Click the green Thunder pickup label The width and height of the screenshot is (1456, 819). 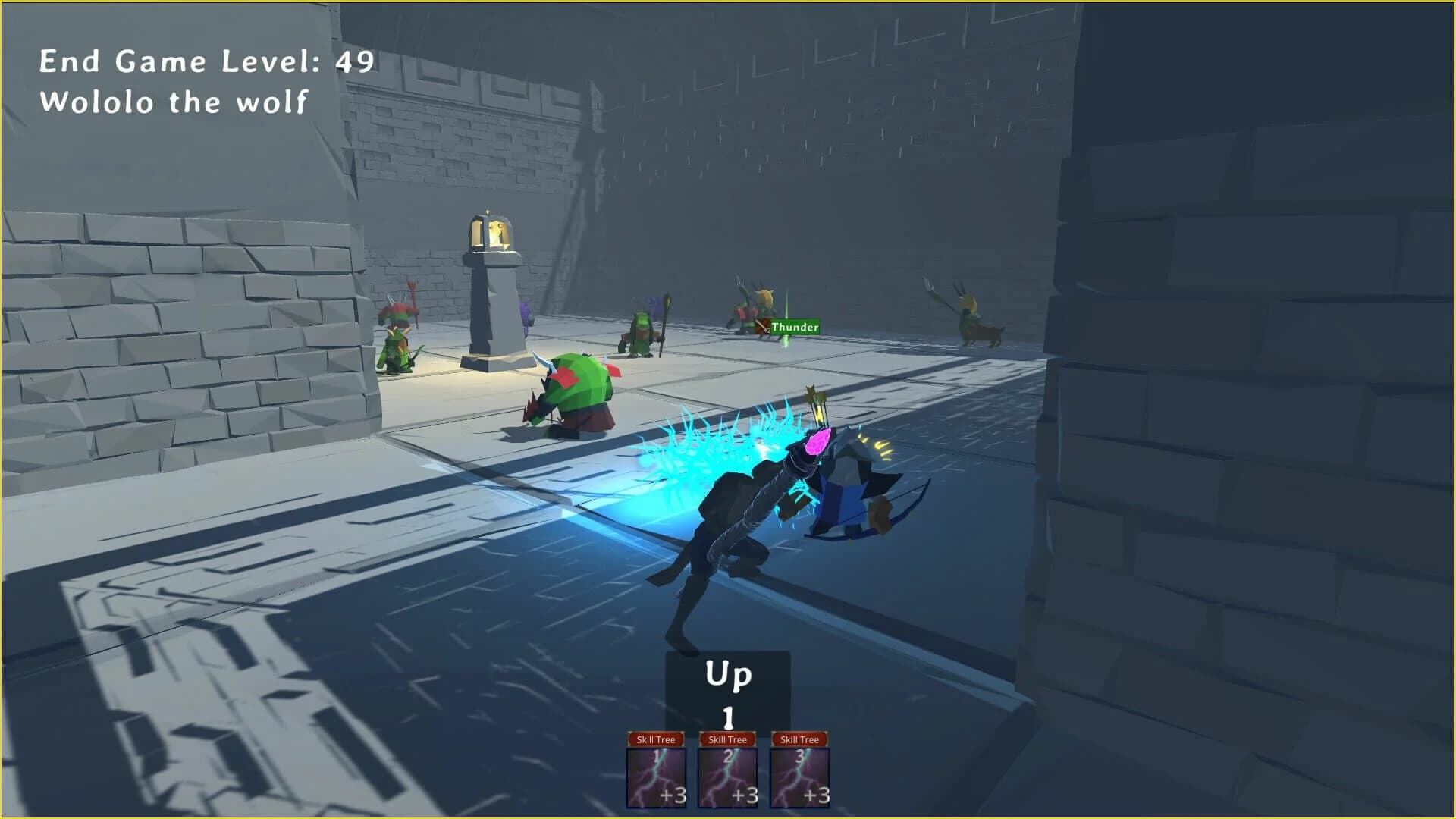(x=795, y=328)
